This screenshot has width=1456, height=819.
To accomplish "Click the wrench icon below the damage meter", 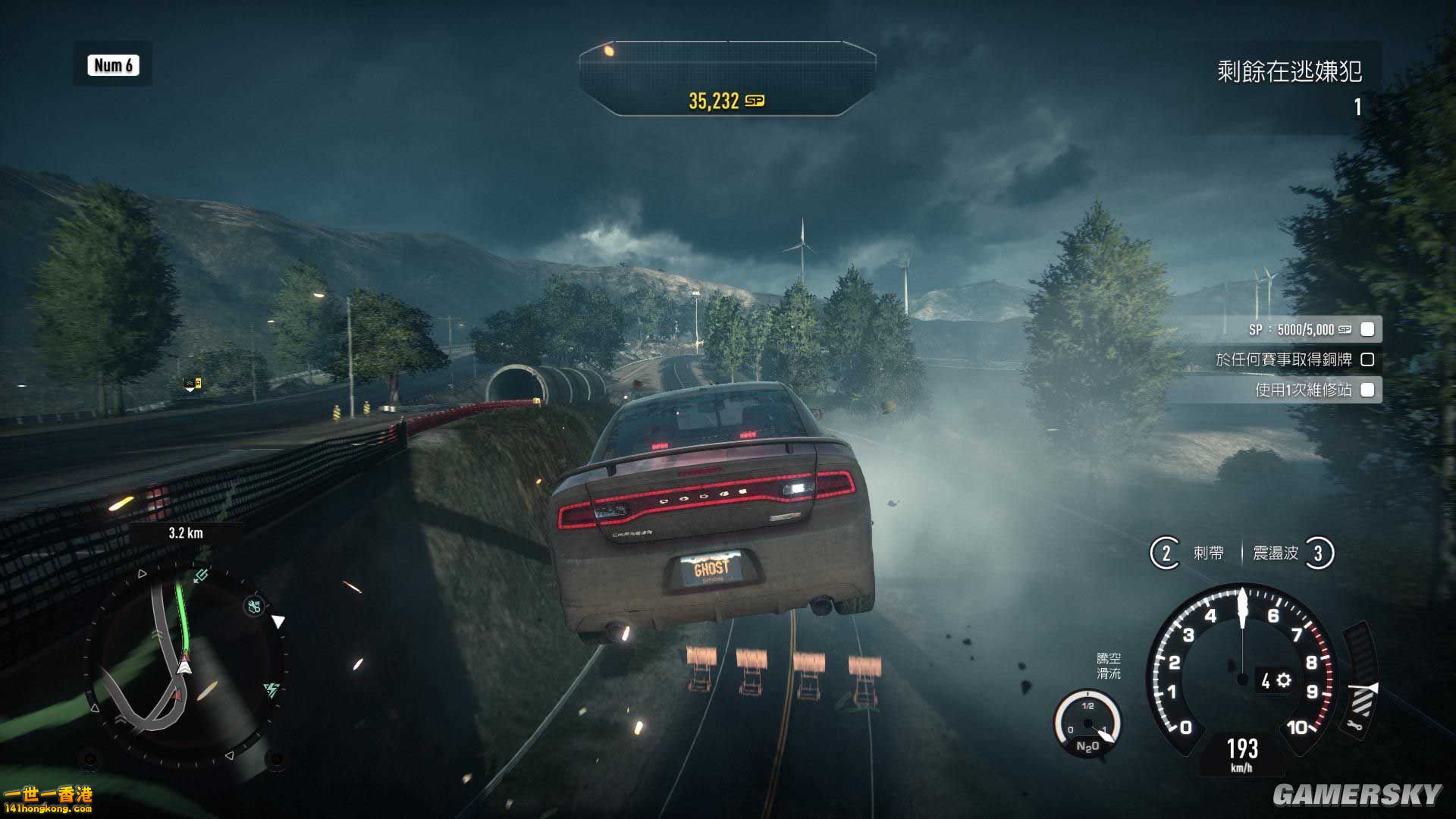I will pyautogui.click(x=1353, y=726).
